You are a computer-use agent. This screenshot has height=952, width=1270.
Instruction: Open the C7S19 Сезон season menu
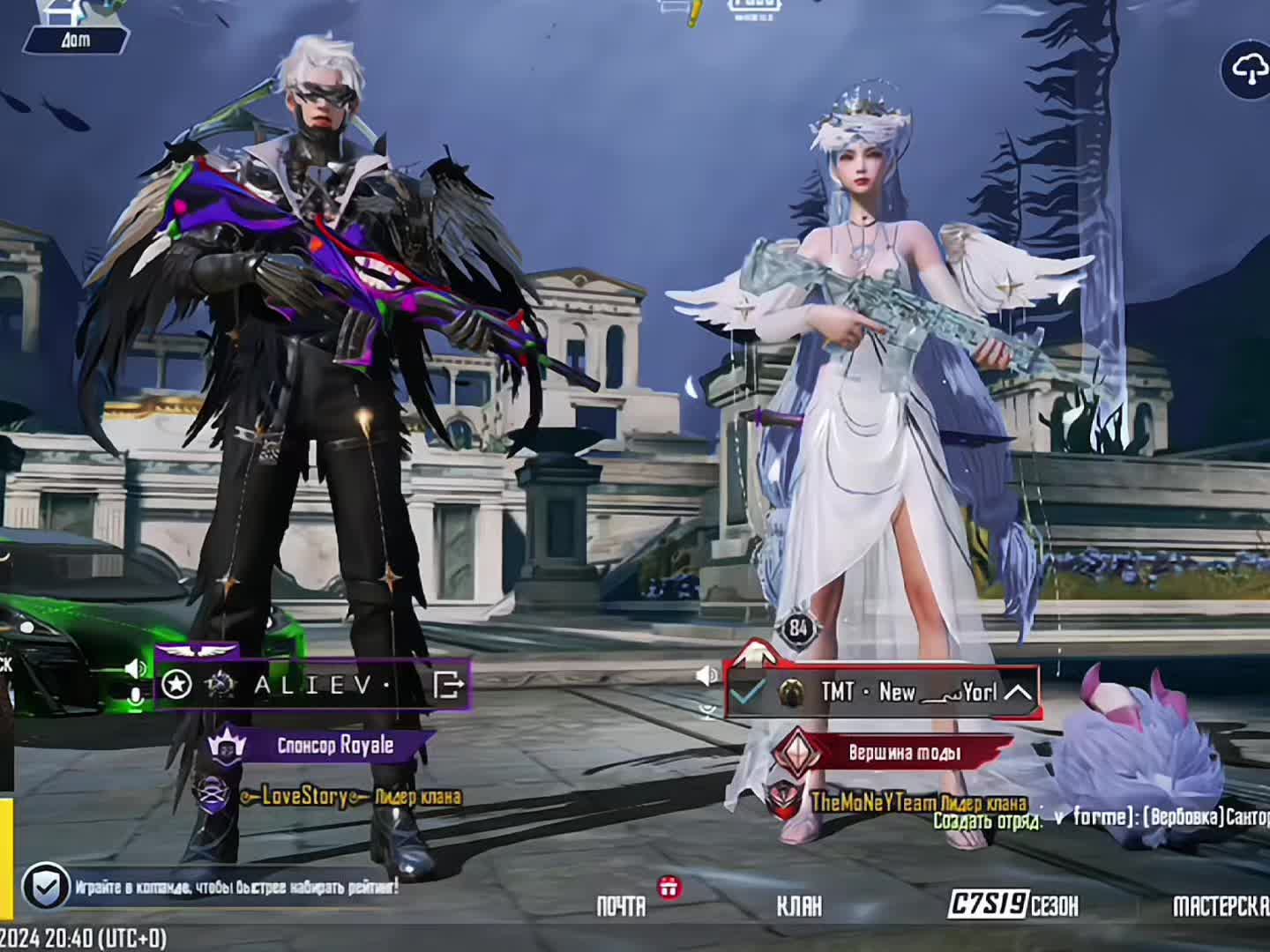(x=1014, y=904)
